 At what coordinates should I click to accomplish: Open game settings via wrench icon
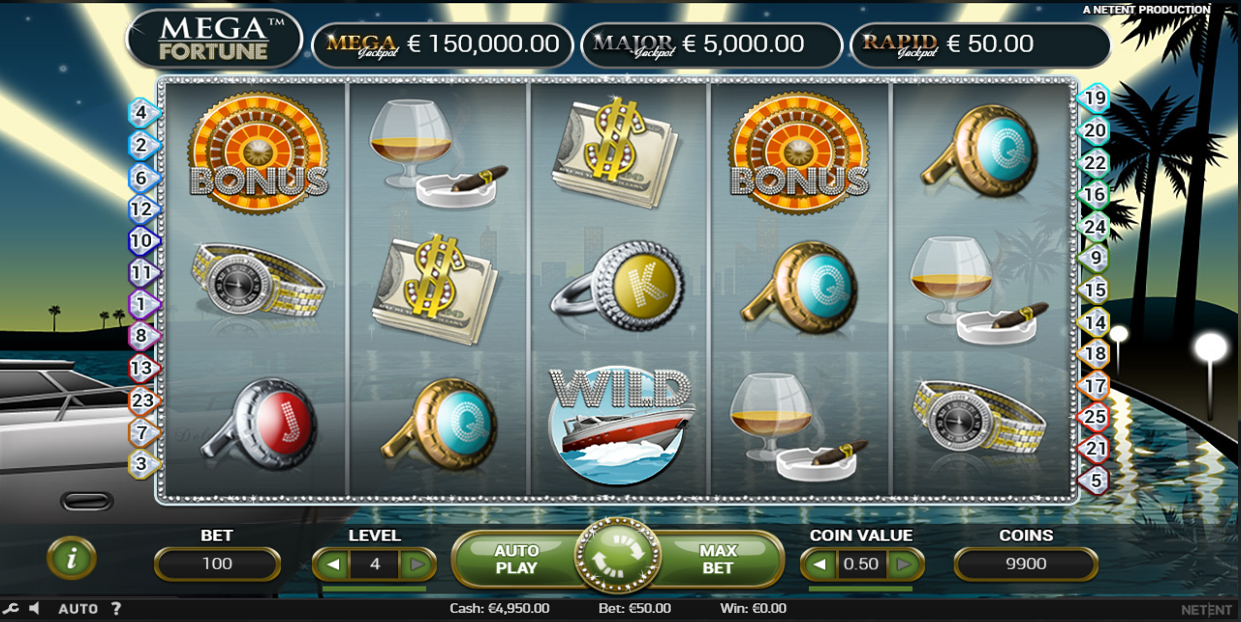[11, 608]
